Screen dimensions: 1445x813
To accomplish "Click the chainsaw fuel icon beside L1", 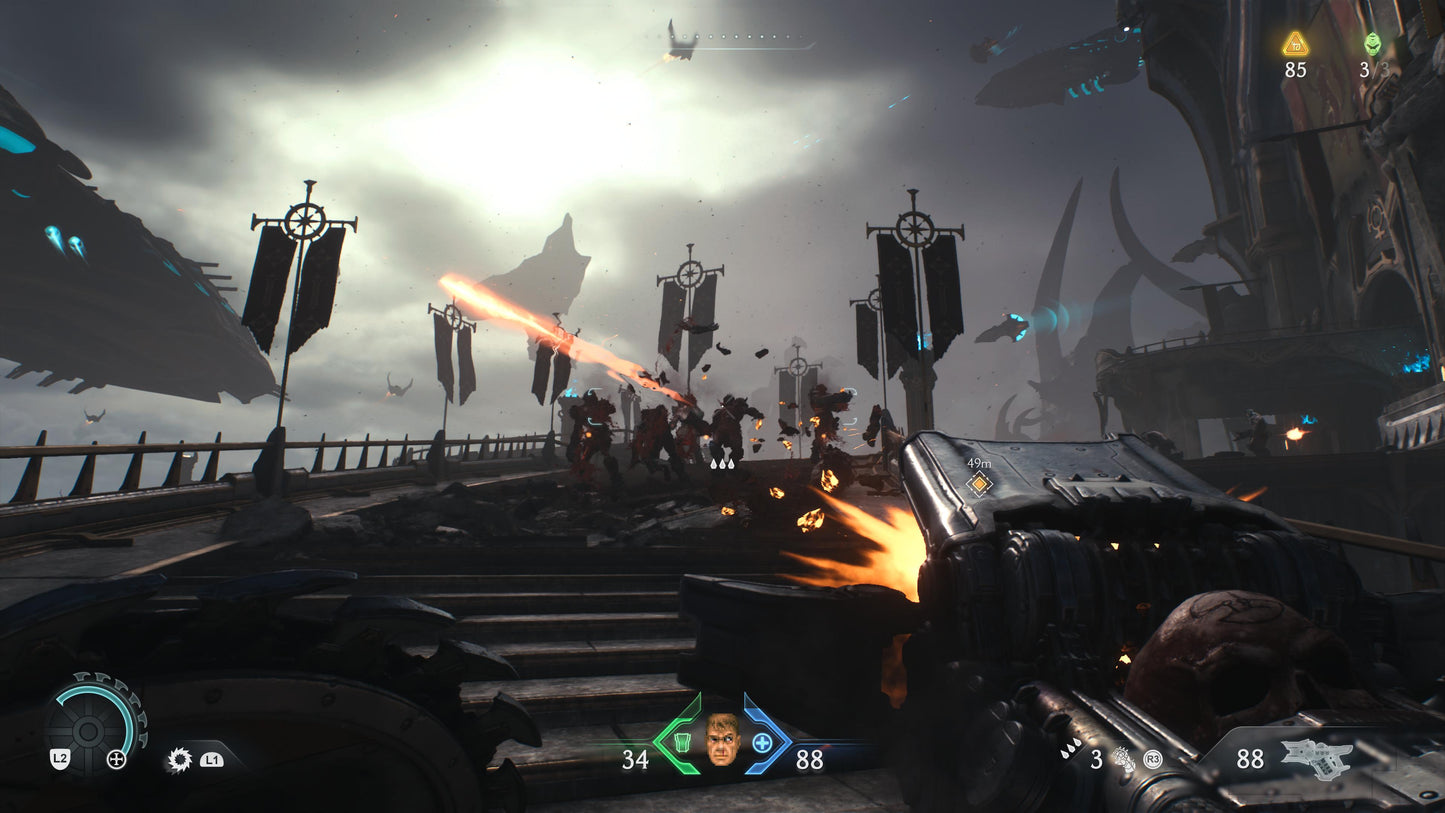I will coord(181,759).
